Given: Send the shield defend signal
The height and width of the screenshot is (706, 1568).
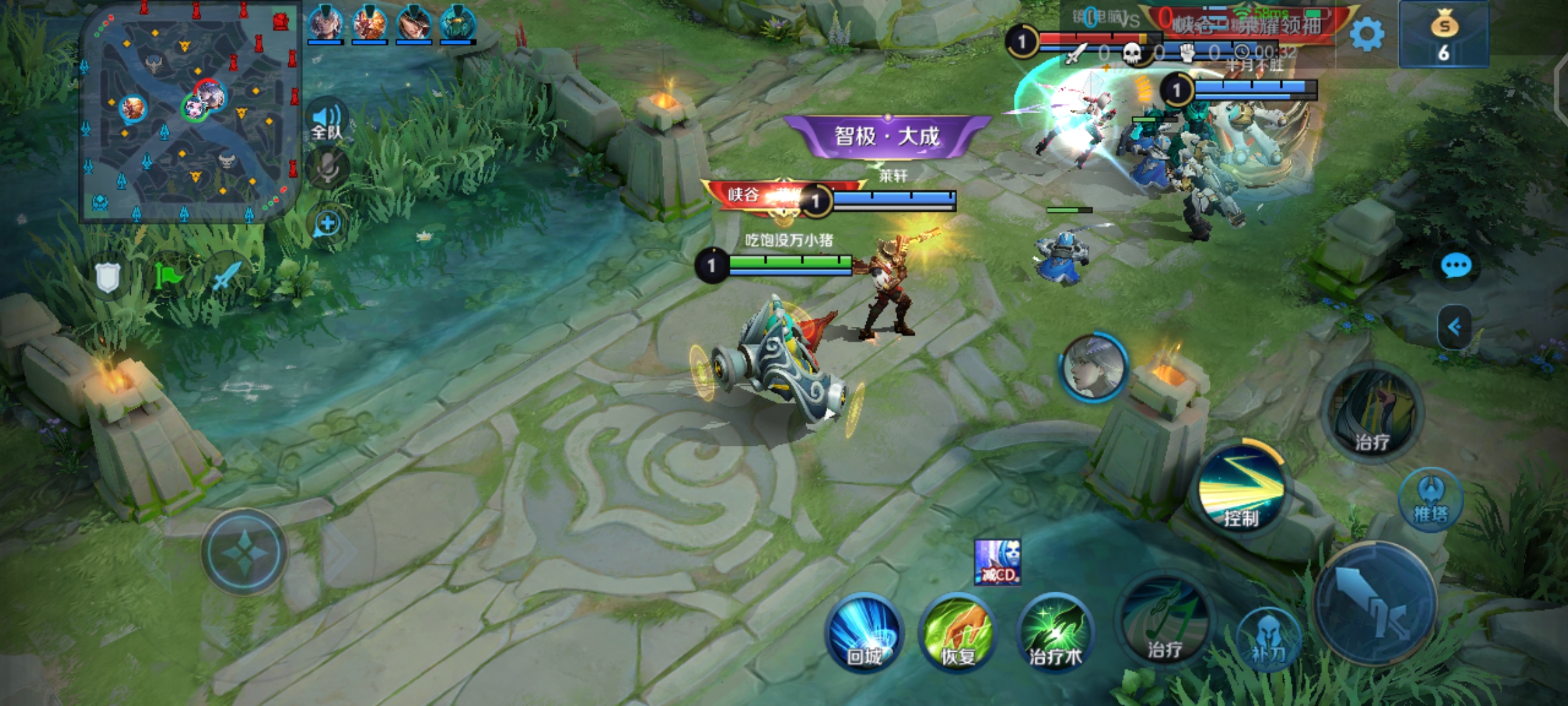Looking at the screenshot, I should (x=108, y=277).
